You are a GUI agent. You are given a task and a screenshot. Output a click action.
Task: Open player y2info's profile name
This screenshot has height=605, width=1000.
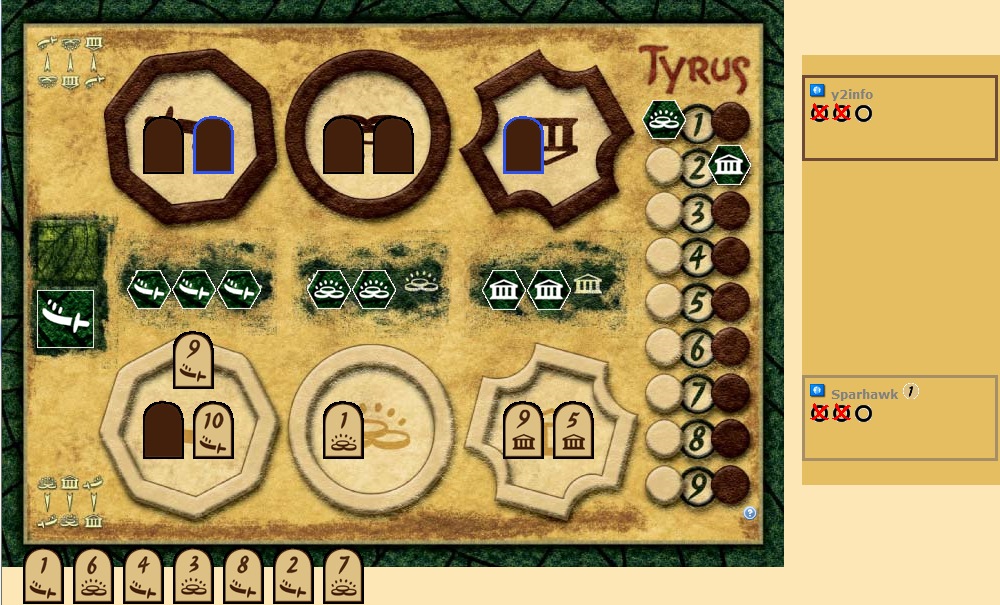[x=852, y=94]
